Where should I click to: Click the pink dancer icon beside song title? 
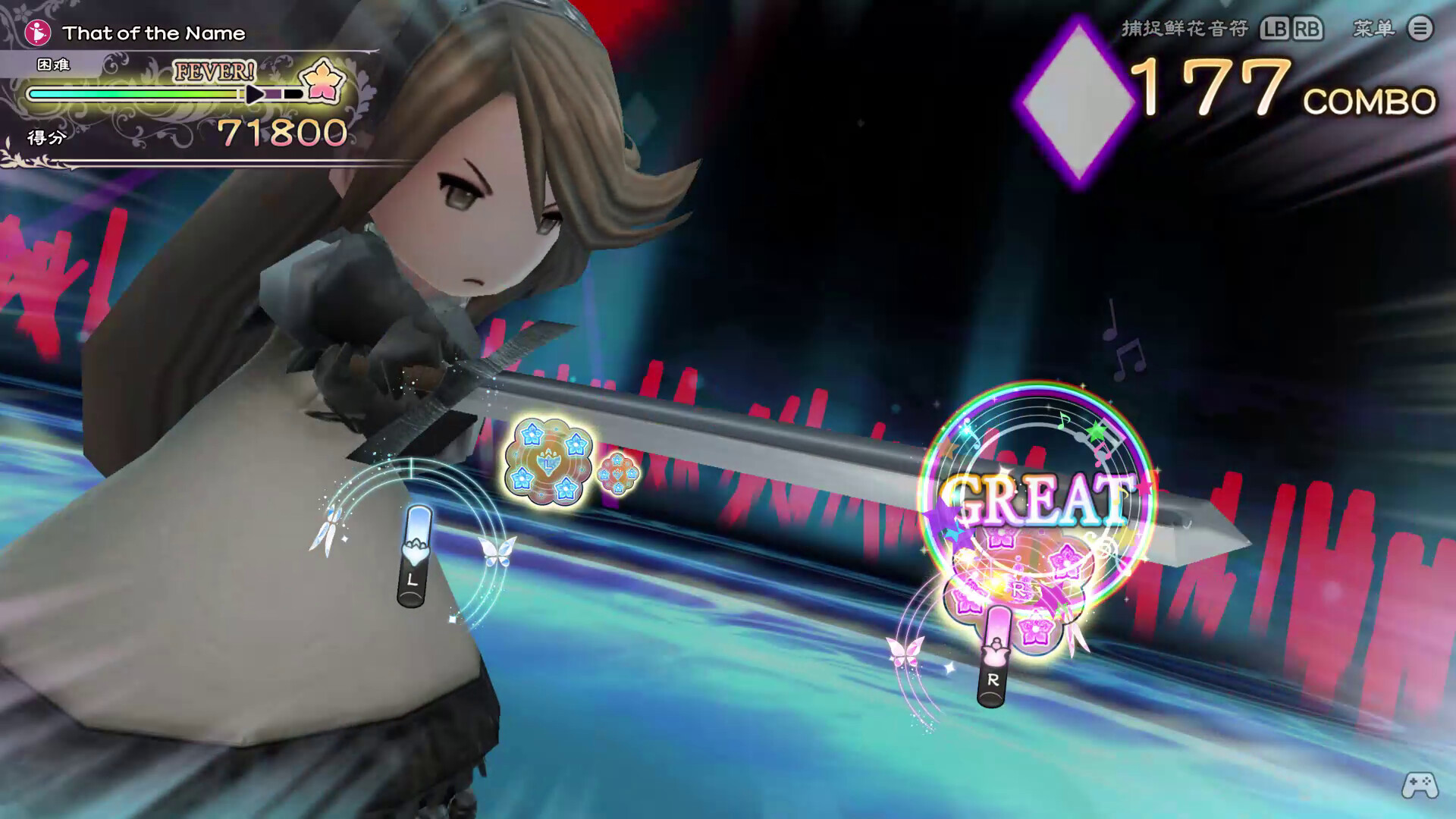point(36,32)
